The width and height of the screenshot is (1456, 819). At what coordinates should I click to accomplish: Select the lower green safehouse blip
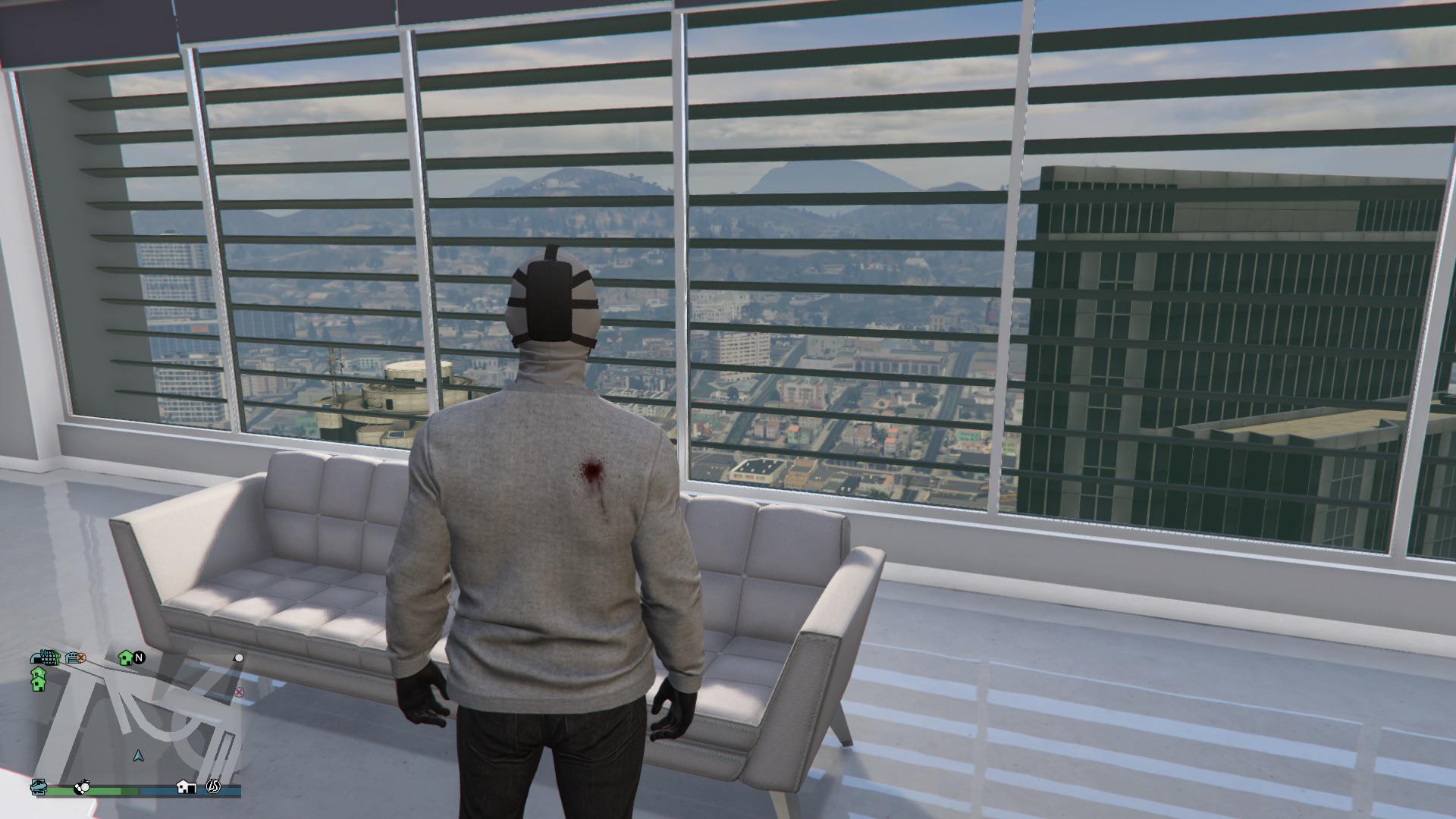(38, 685)
